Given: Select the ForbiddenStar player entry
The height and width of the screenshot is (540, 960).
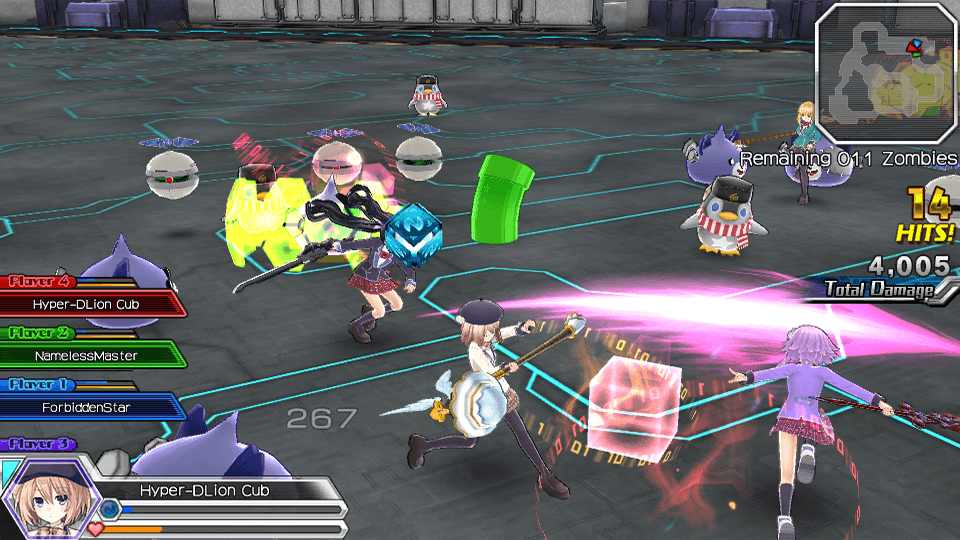Looking at the screenshot, I should tap(88, 407).
